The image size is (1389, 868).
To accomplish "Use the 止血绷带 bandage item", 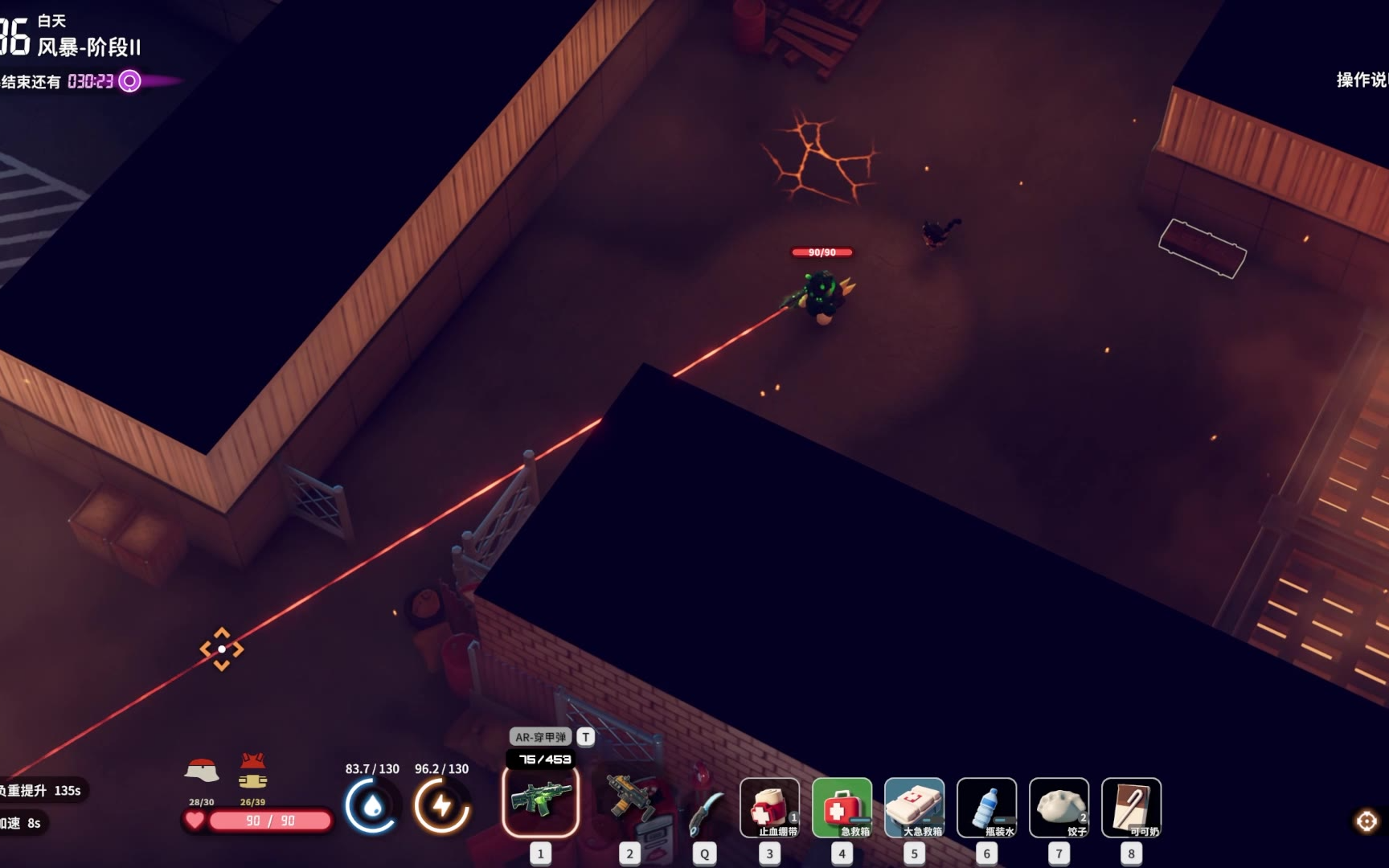I will tap(769, 807).
